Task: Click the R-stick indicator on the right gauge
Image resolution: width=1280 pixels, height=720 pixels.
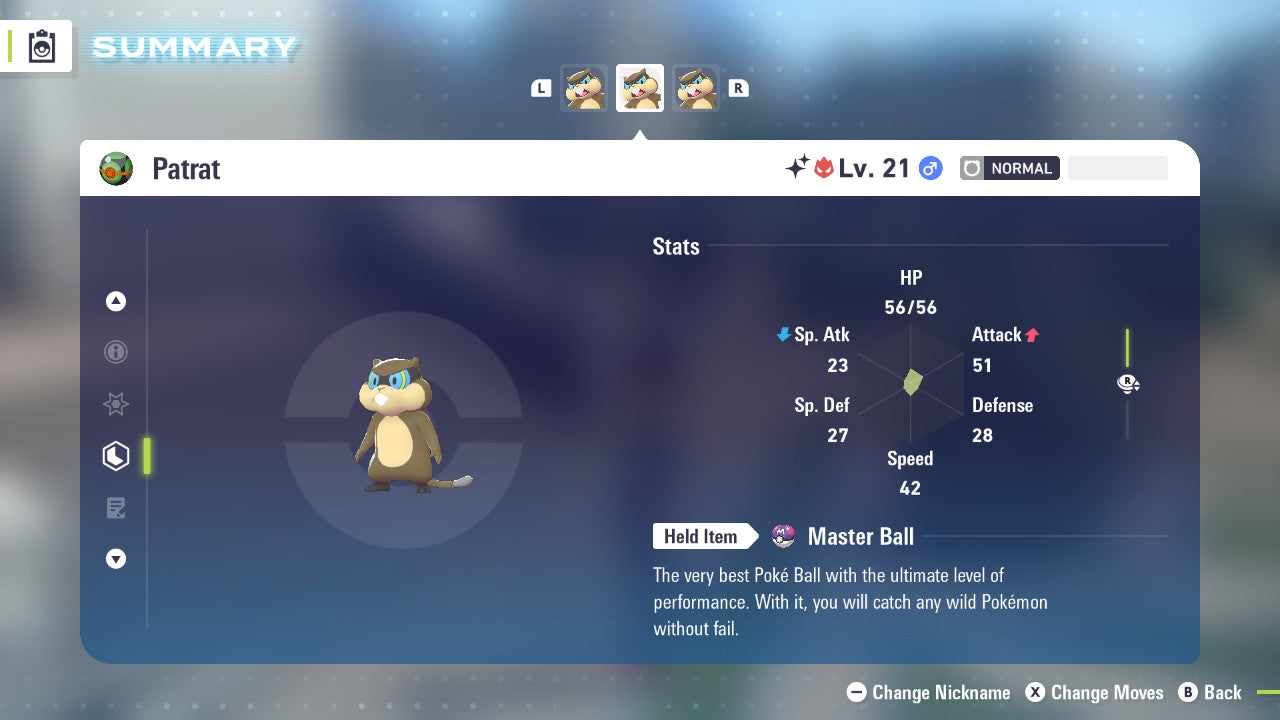Action: (1128, 383)
